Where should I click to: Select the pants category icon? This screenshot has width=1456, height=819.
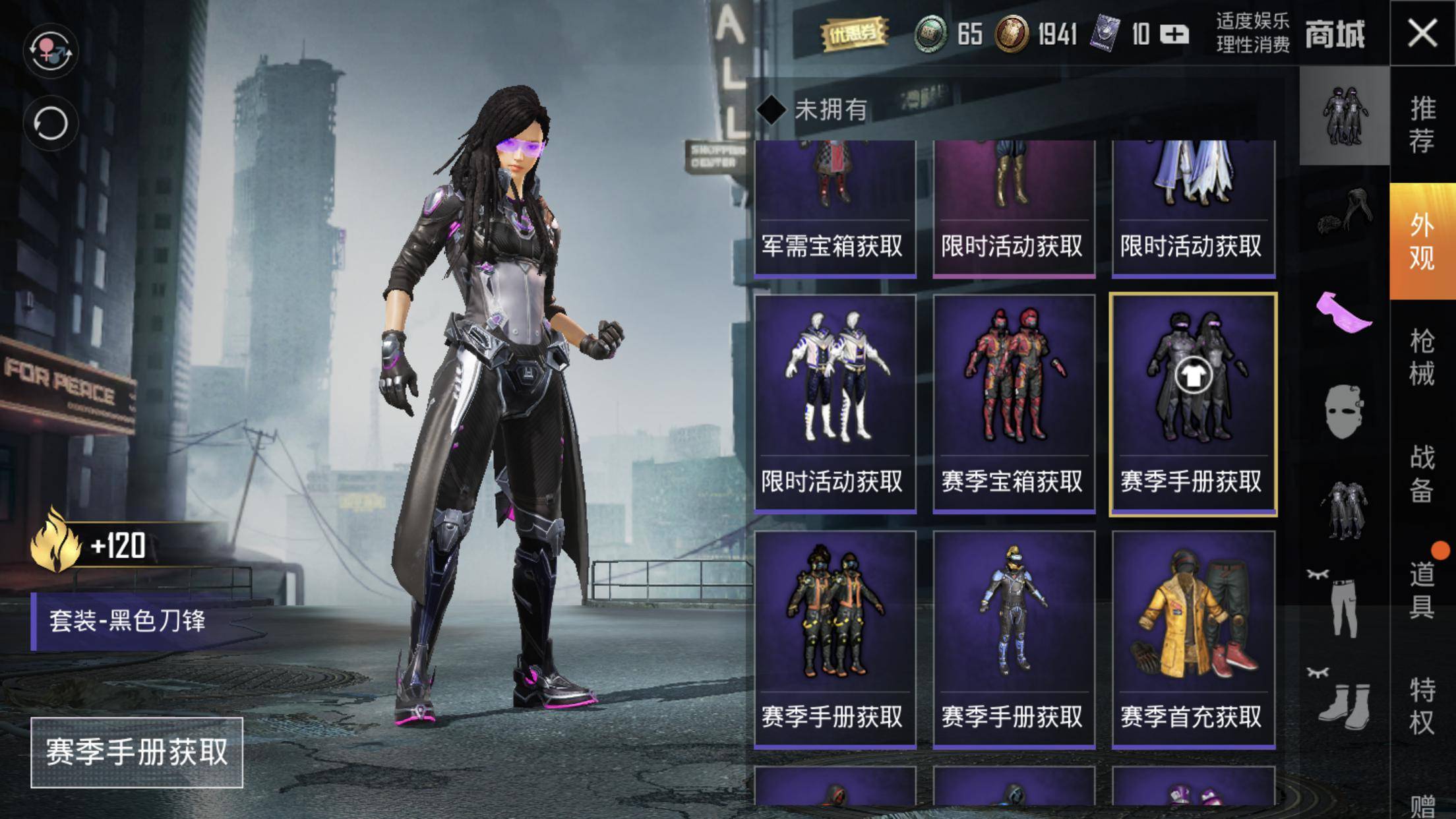tap(1345, 607)
